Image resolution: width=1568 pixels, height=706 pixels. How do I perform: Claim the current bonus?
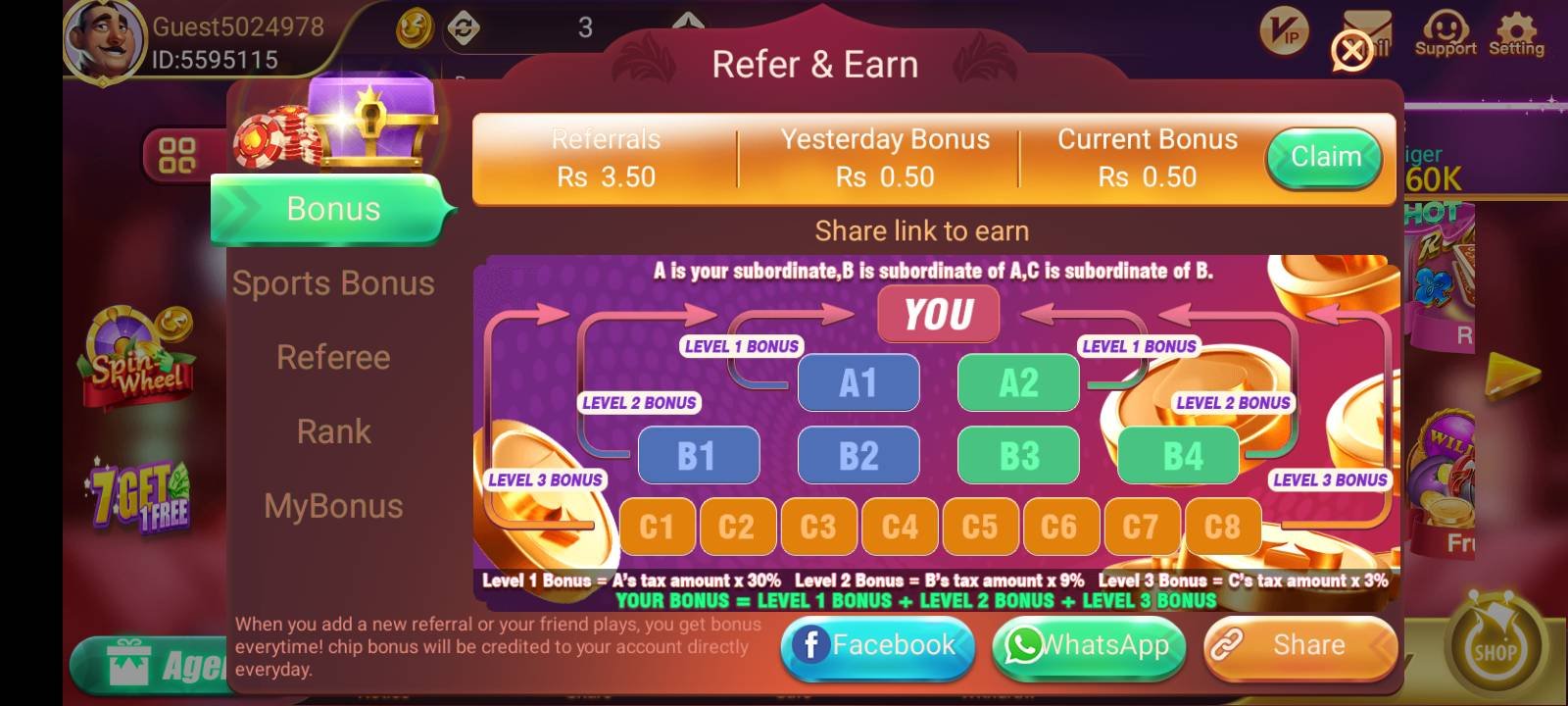click(1324, 158)
